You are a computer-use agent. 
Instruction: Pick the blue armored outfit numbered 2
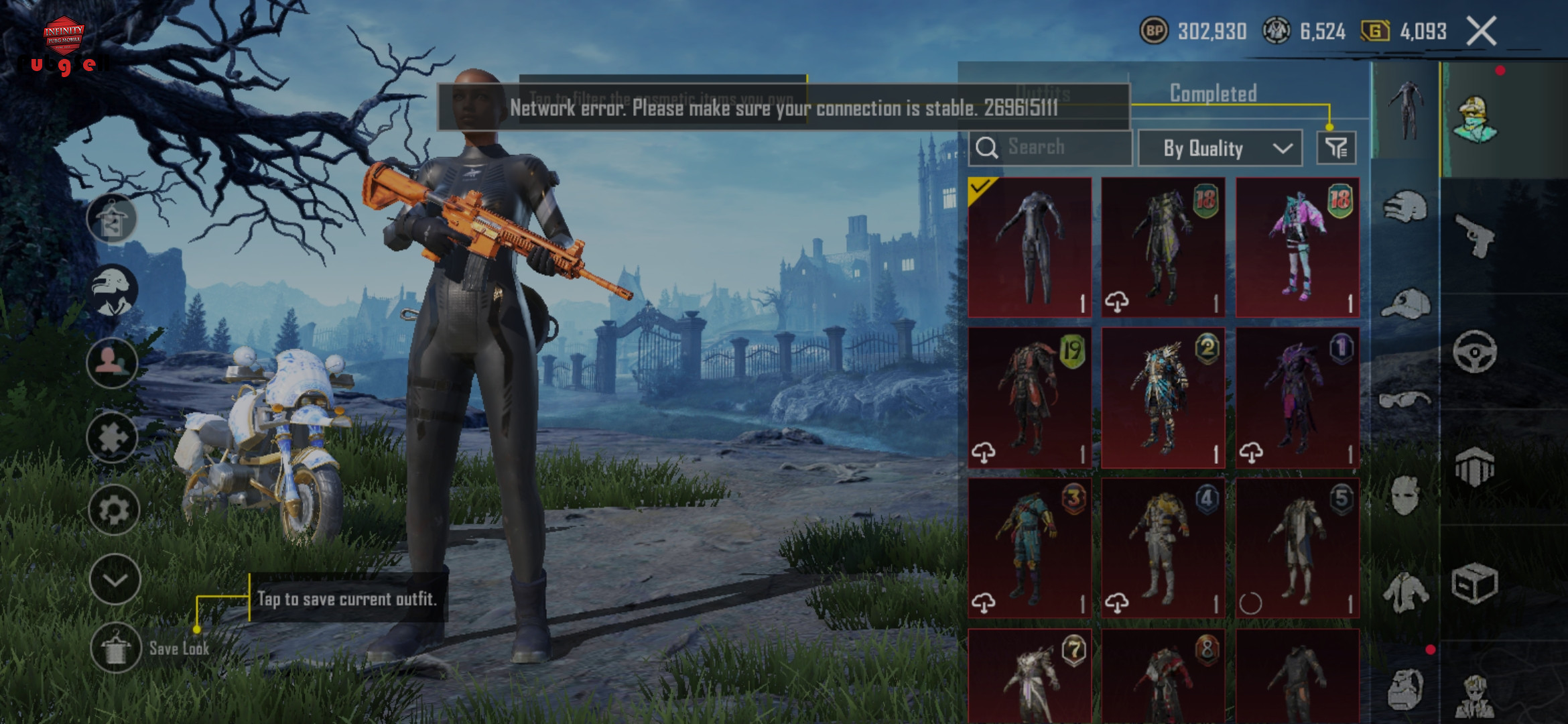click(1163, 398)
